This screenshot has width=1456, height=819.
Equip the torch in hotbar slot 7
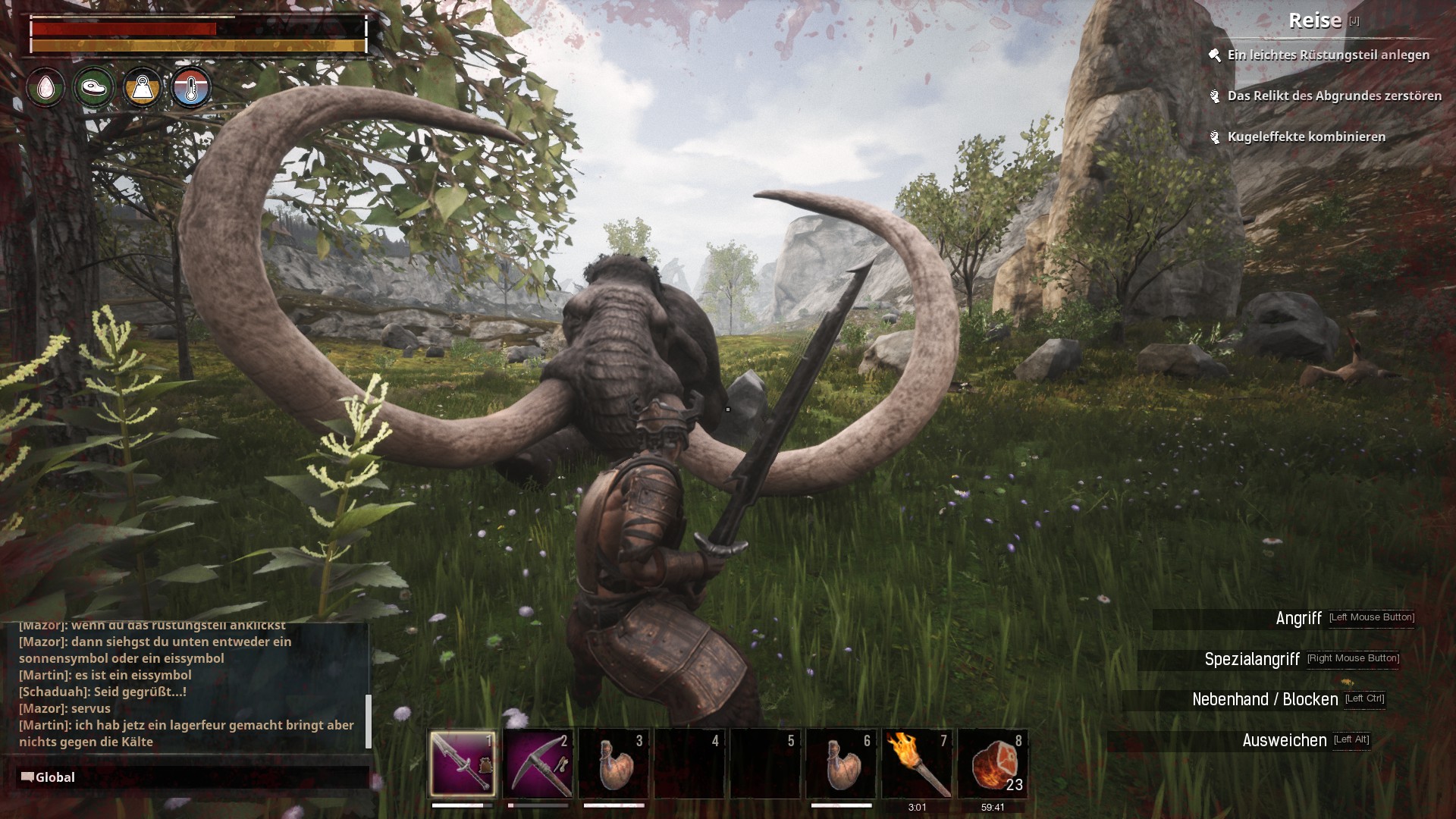918,764
